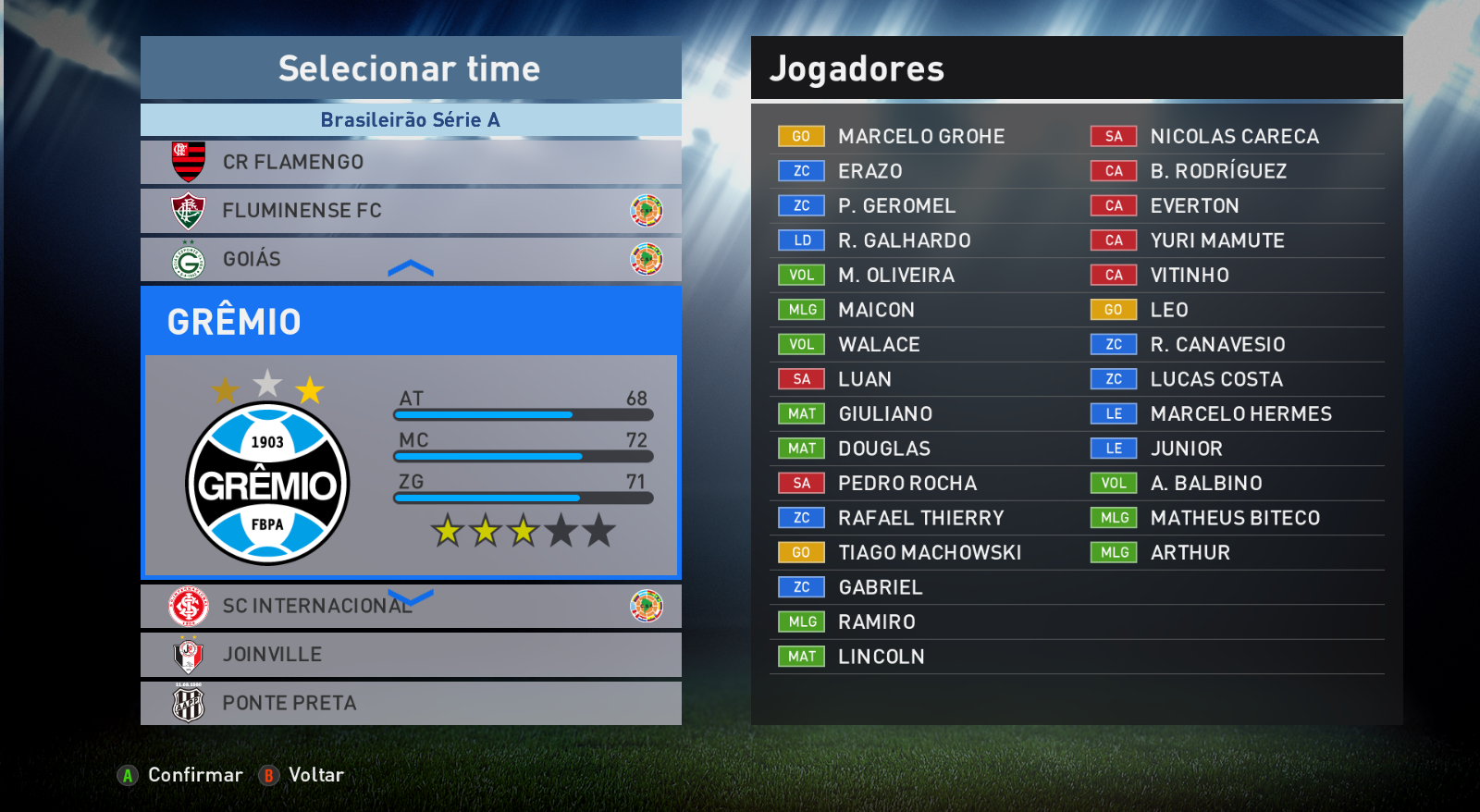1480x812 pixels.
Task: Pick Nicolas Careca from the players column
Action: (x=1234, y=137)
